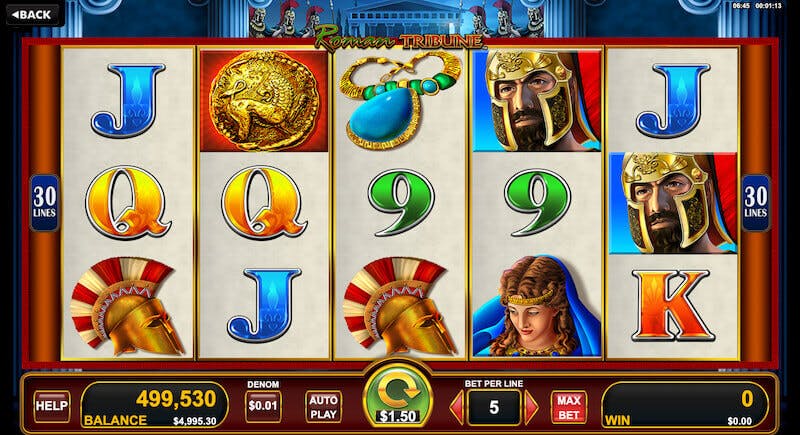800x435 pixels.
Task: Go back using the Back button
Action: tap(31, 14)
